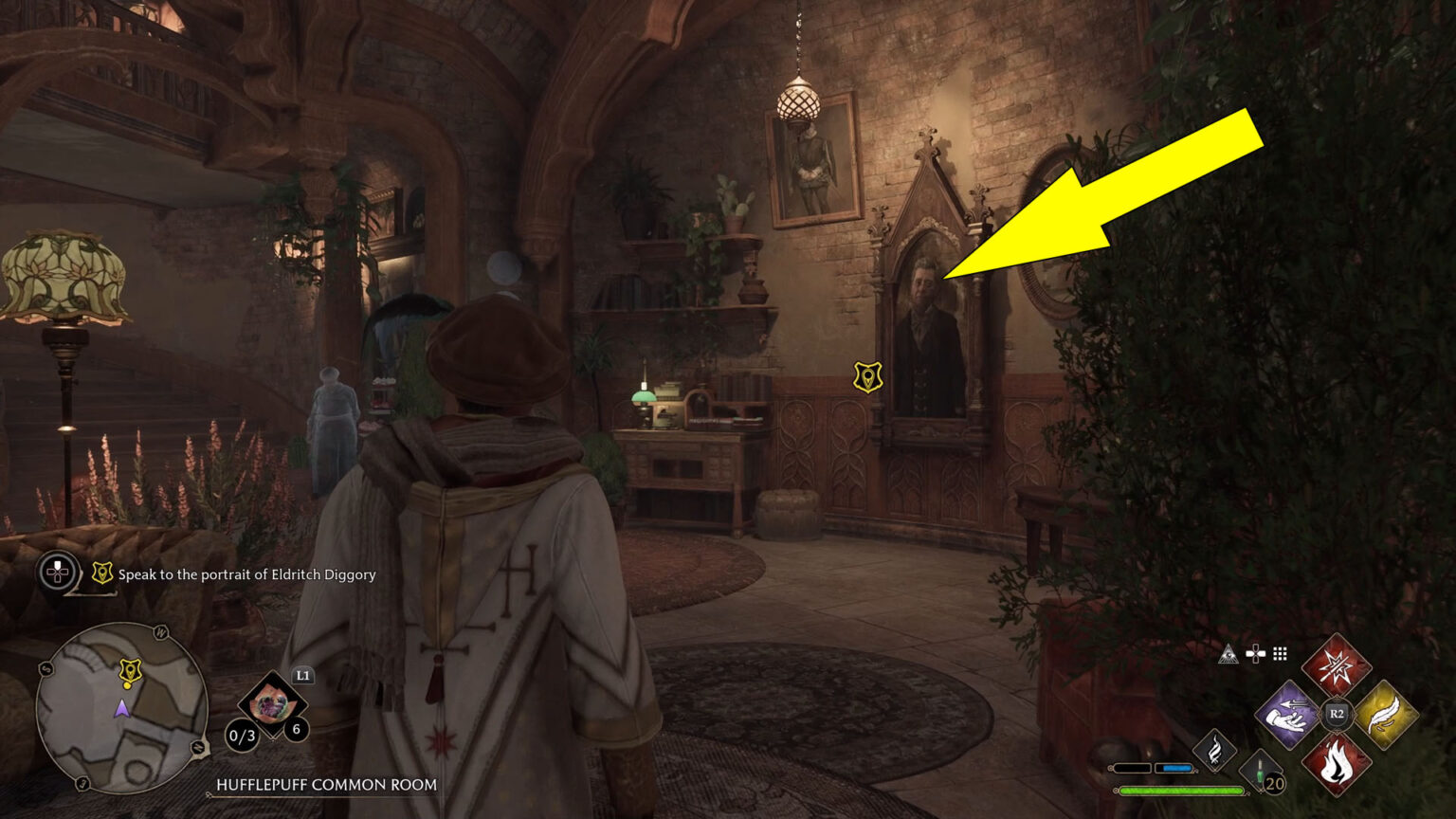Cast the purple Accio hand spell
Viewport: 1456px width, 819px height.
(1287, 714)
